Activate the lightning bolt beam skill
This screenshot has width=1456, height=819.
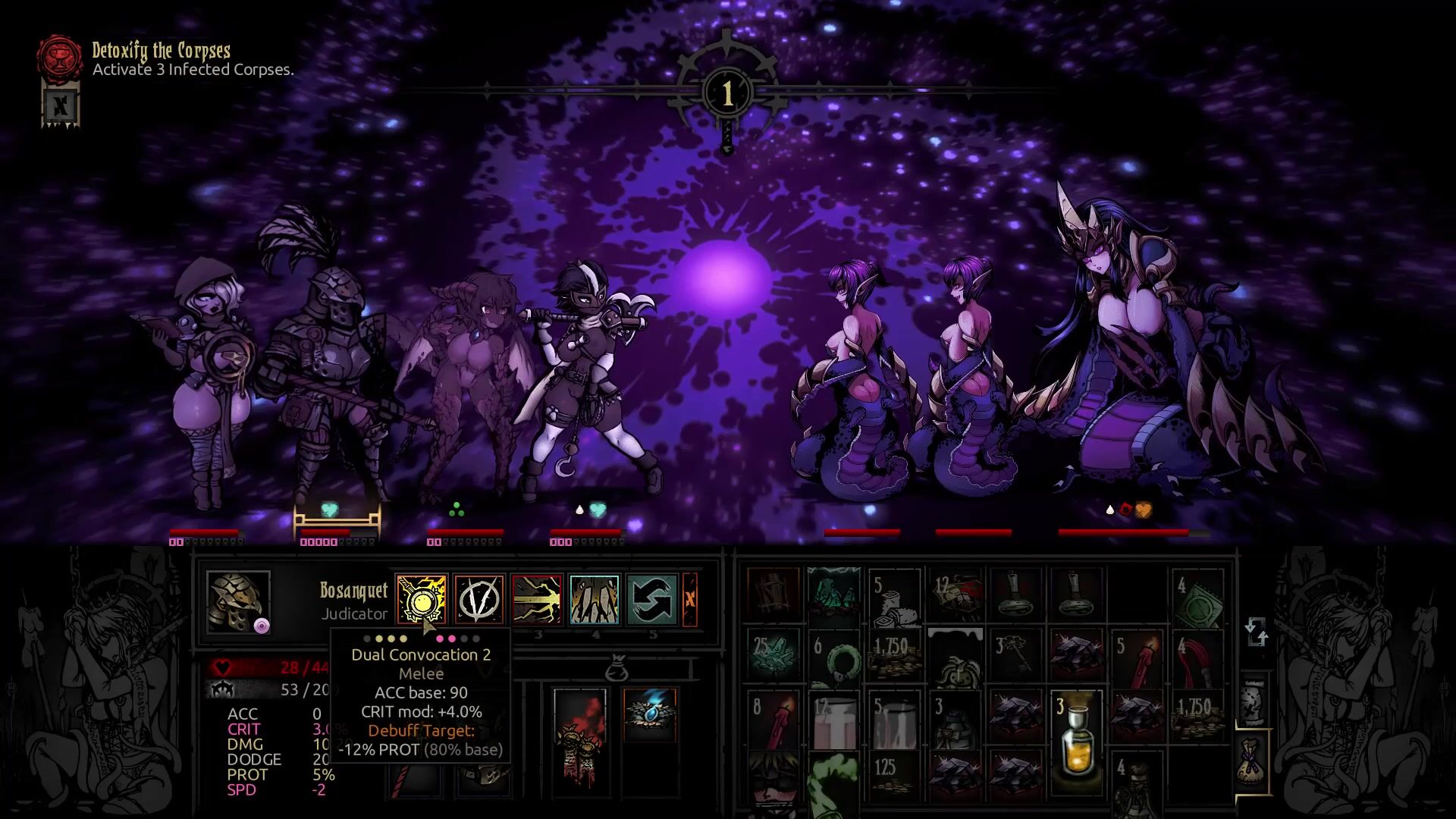coord(537,599)
